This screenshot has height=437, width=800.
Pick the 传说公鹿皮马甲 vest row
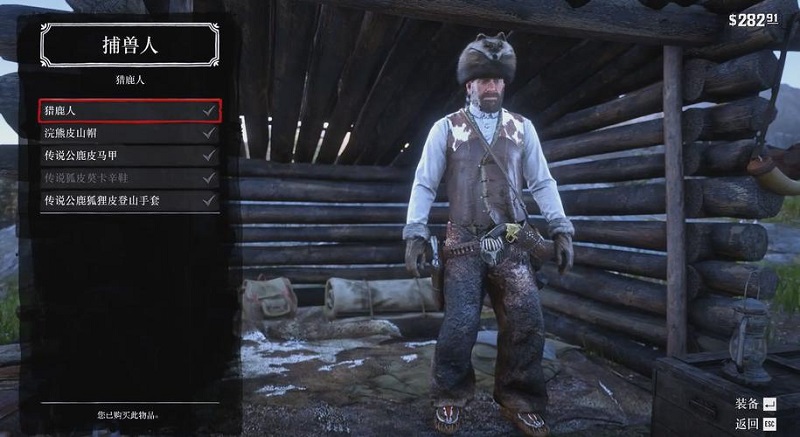129,156
